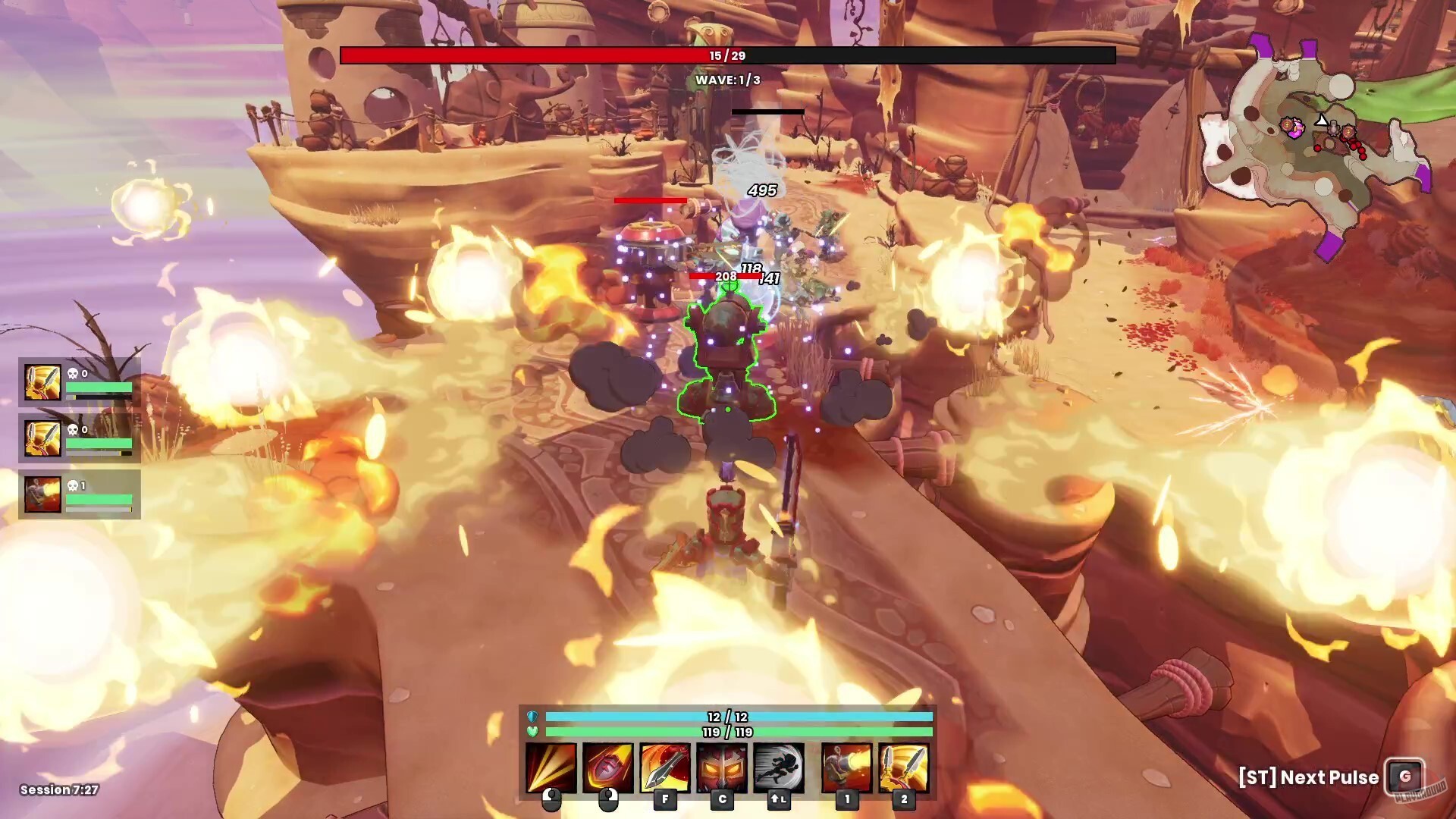Screen dimensions: 1456x819
Task: Click the player arrow marker on the minimap
Action: (1319, 120)
